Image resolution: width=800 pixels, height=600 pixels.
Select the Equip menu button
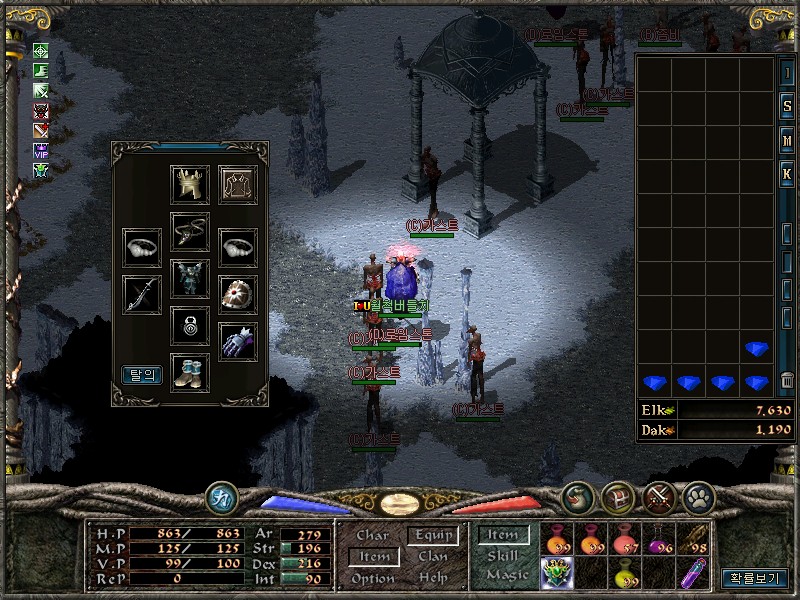point(433,535)
